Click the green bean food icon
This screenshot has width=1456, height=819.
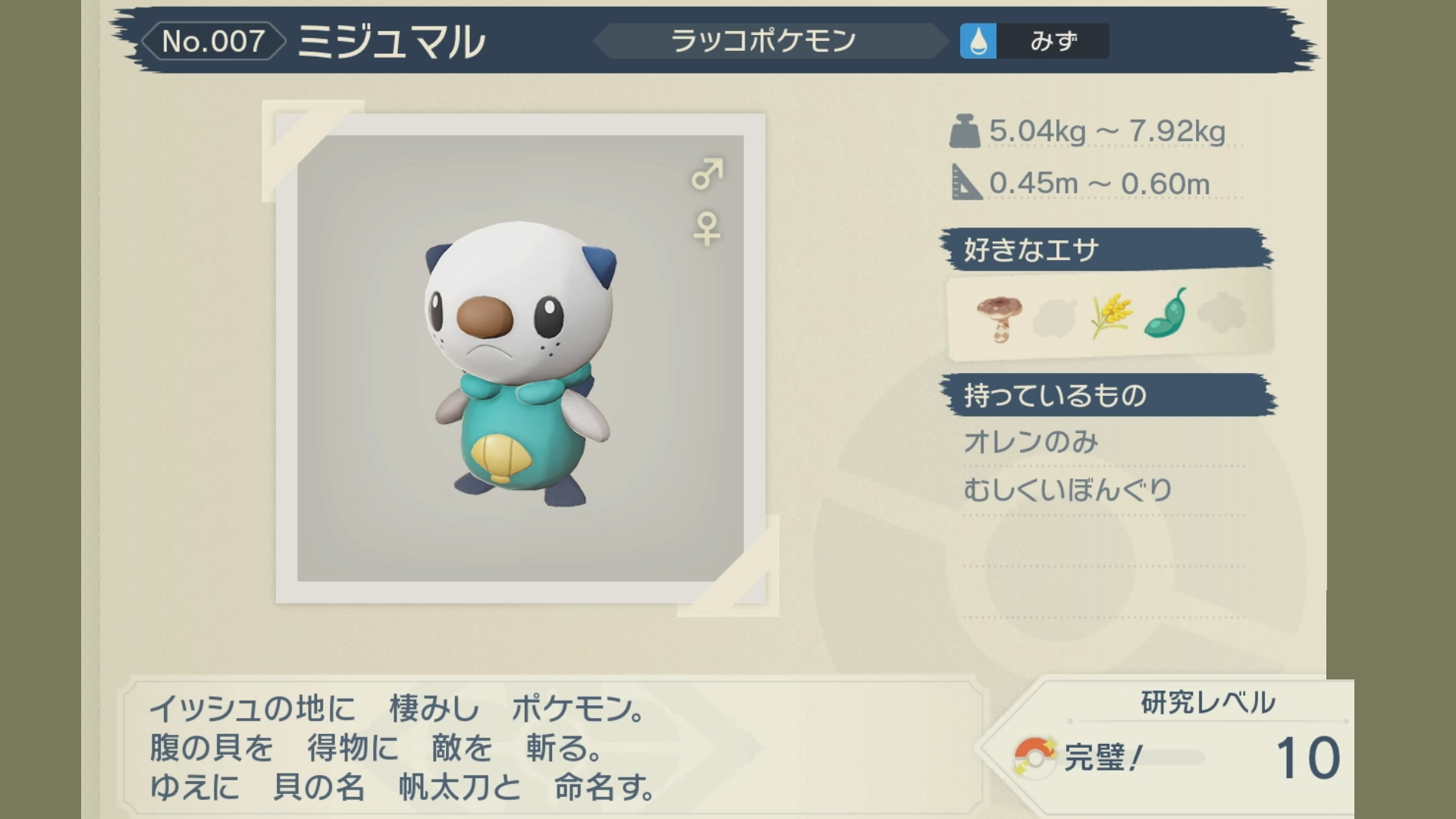pos(1166,313)
